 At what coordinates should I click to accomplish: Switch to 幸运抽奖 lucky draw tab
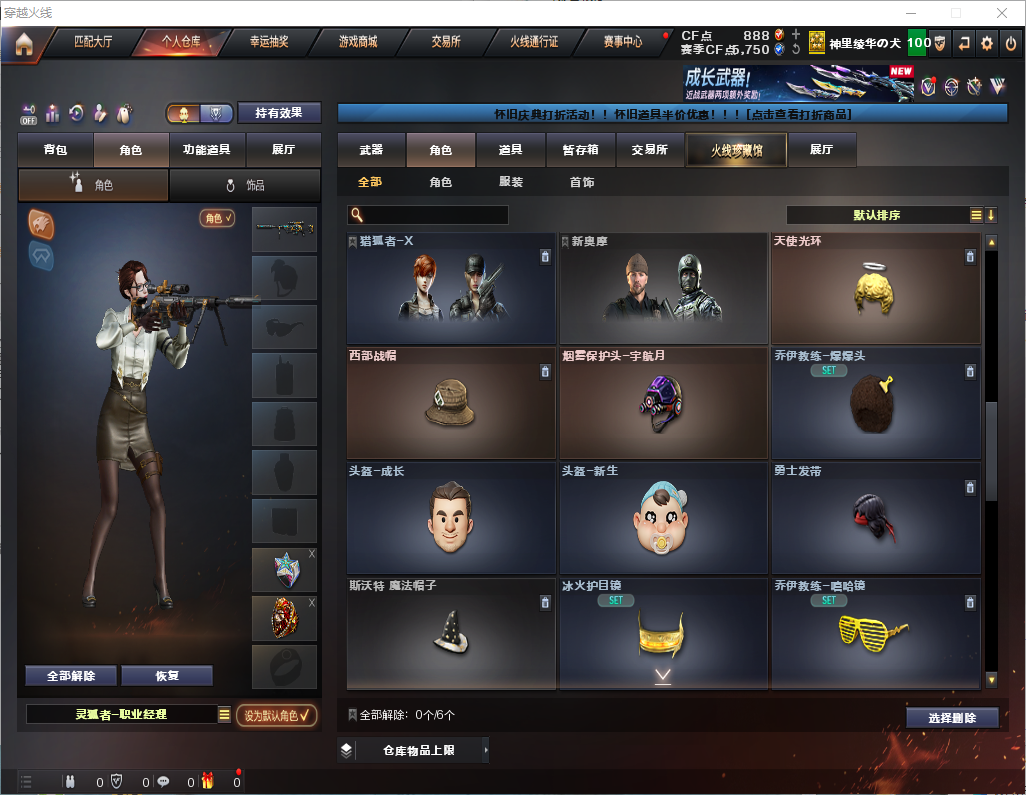[x=268, y=42]
